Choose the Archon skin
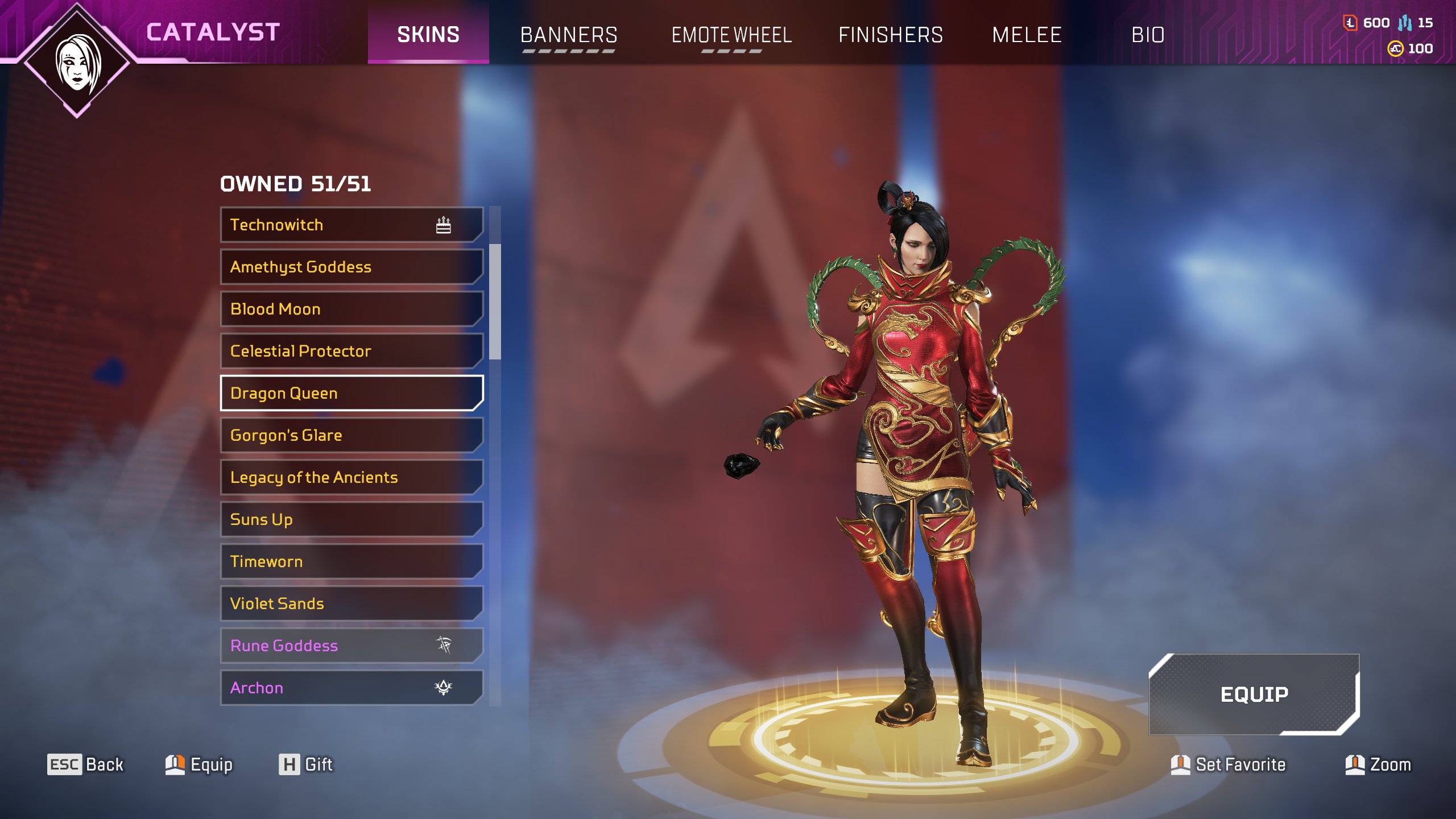This screenshot has width=1456, height=819. (x=351, y=688)
